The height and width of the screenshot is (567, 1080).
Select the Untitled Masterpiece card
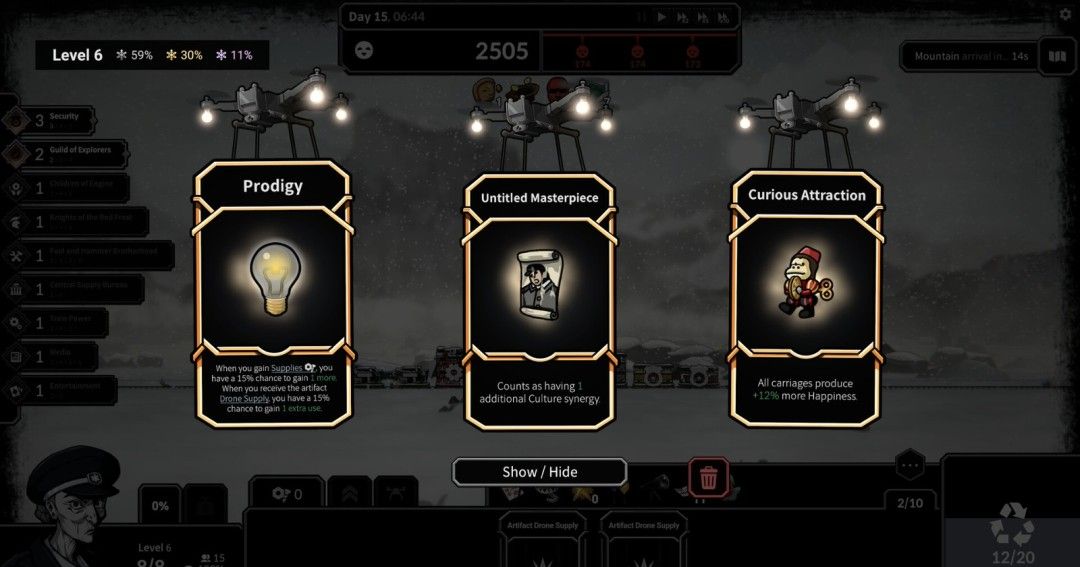(539, 300)
